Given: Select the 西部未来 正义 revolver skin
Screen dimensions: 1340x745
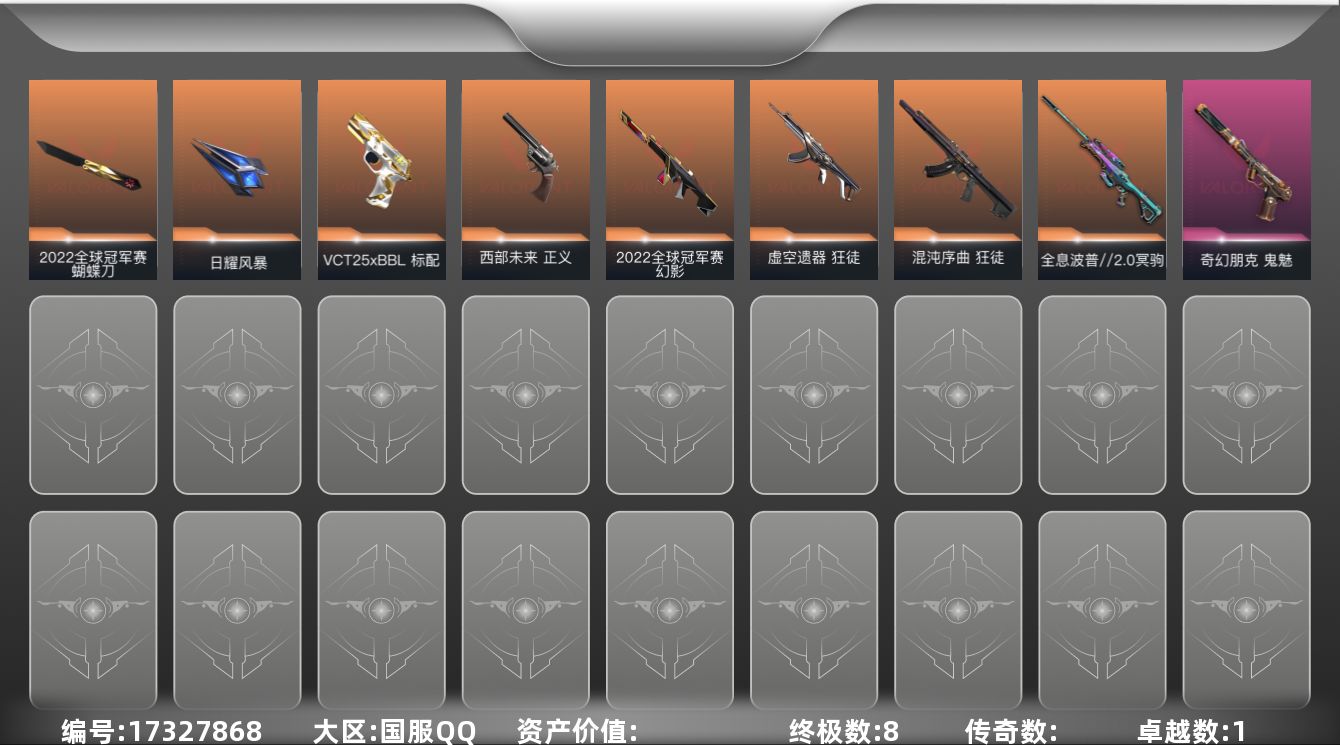Looking at the screenshot, I should coord(525,175).
